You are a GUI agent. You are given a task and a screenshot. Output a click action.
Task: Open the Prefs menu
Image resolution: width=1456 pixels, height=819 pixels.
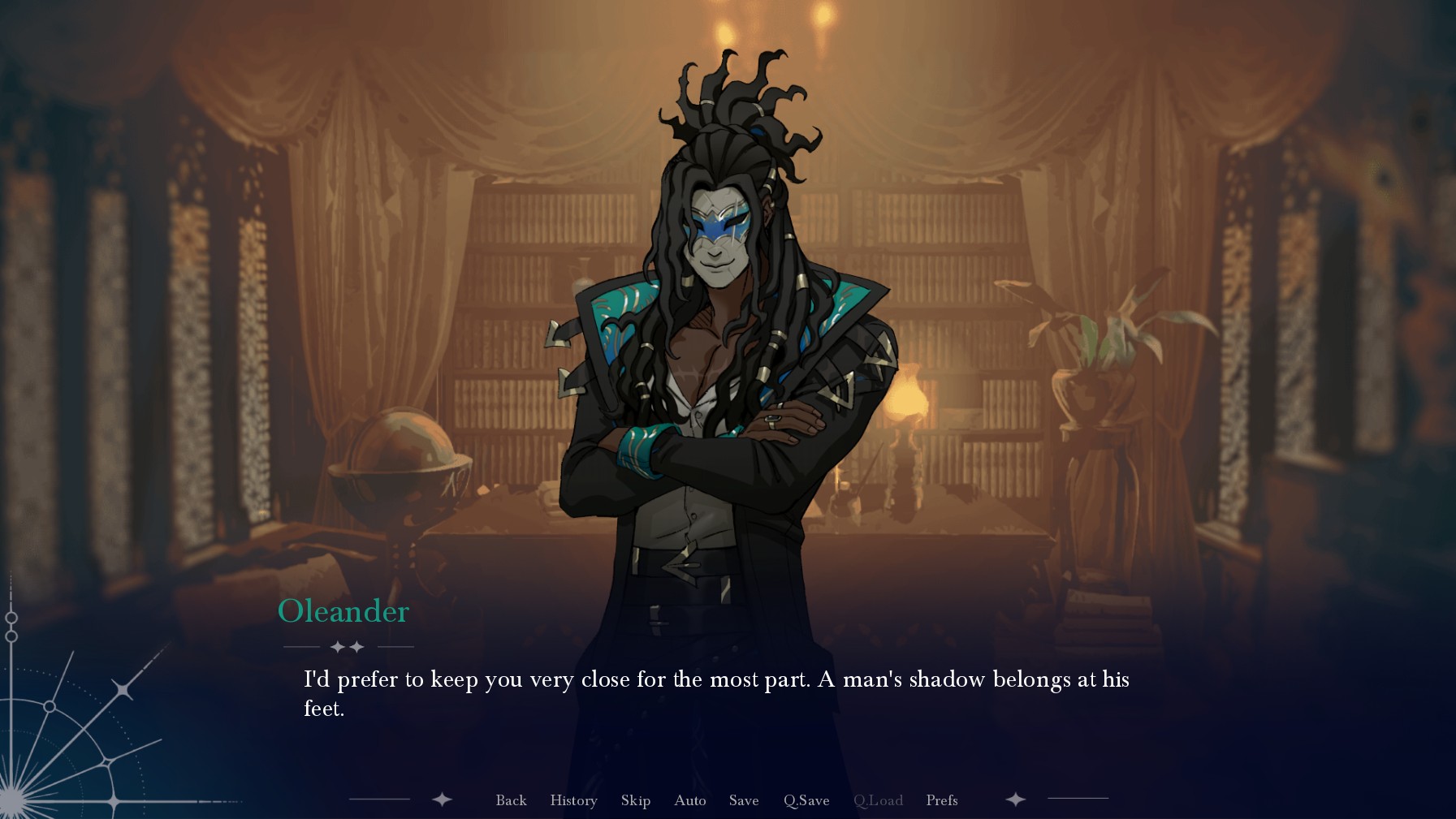941,800
